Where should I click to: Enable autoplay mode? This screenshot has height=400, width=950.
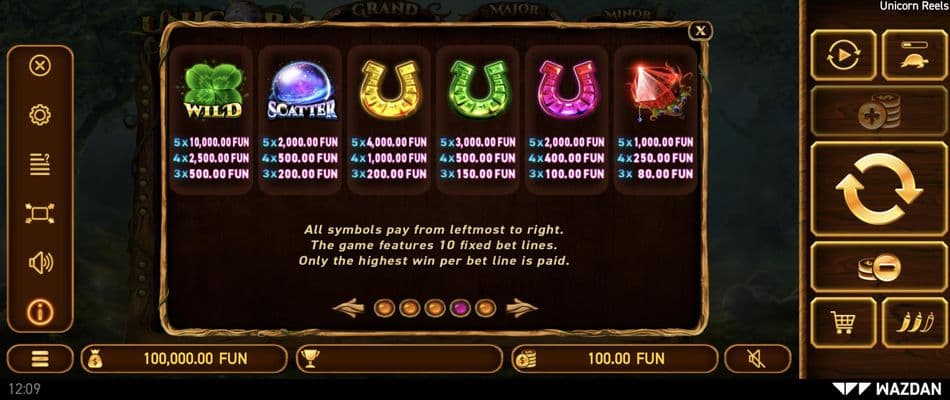tap(843, 55)
